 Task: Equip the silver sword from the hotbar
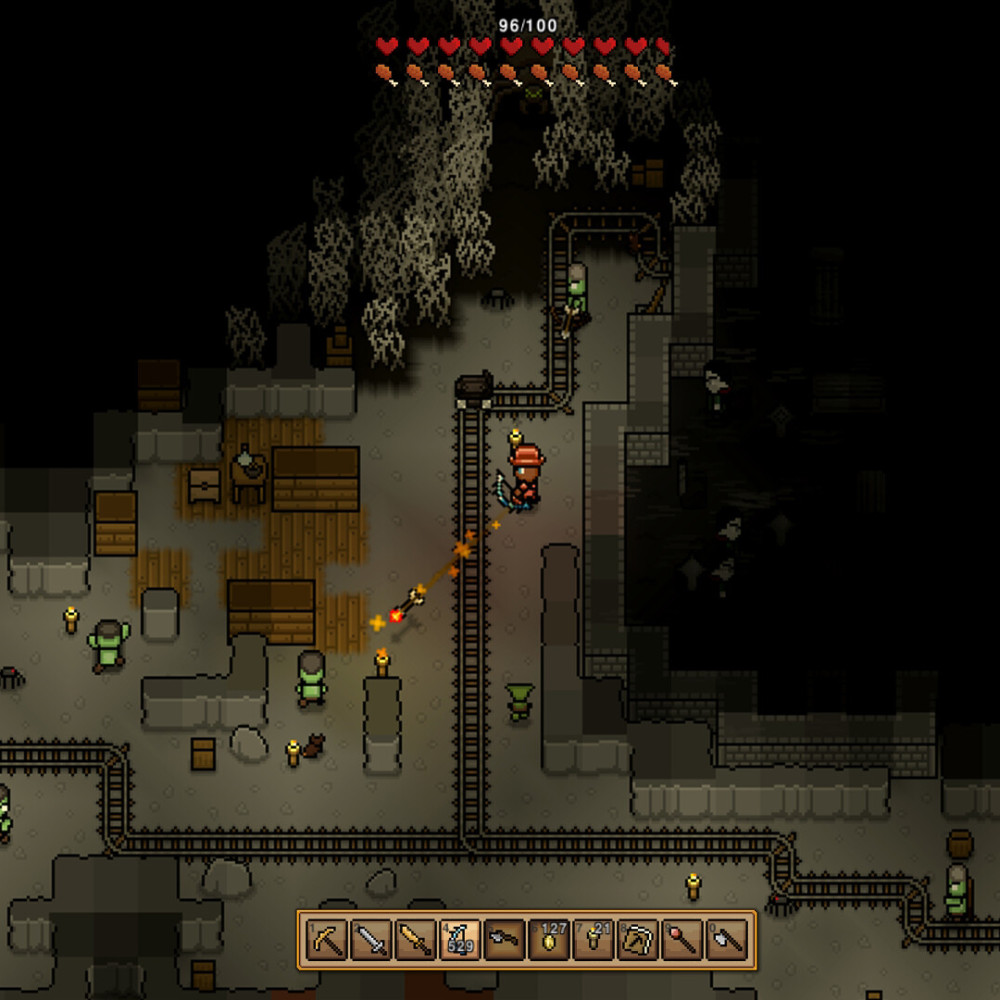pyautogui.click(x=371, y=940)
